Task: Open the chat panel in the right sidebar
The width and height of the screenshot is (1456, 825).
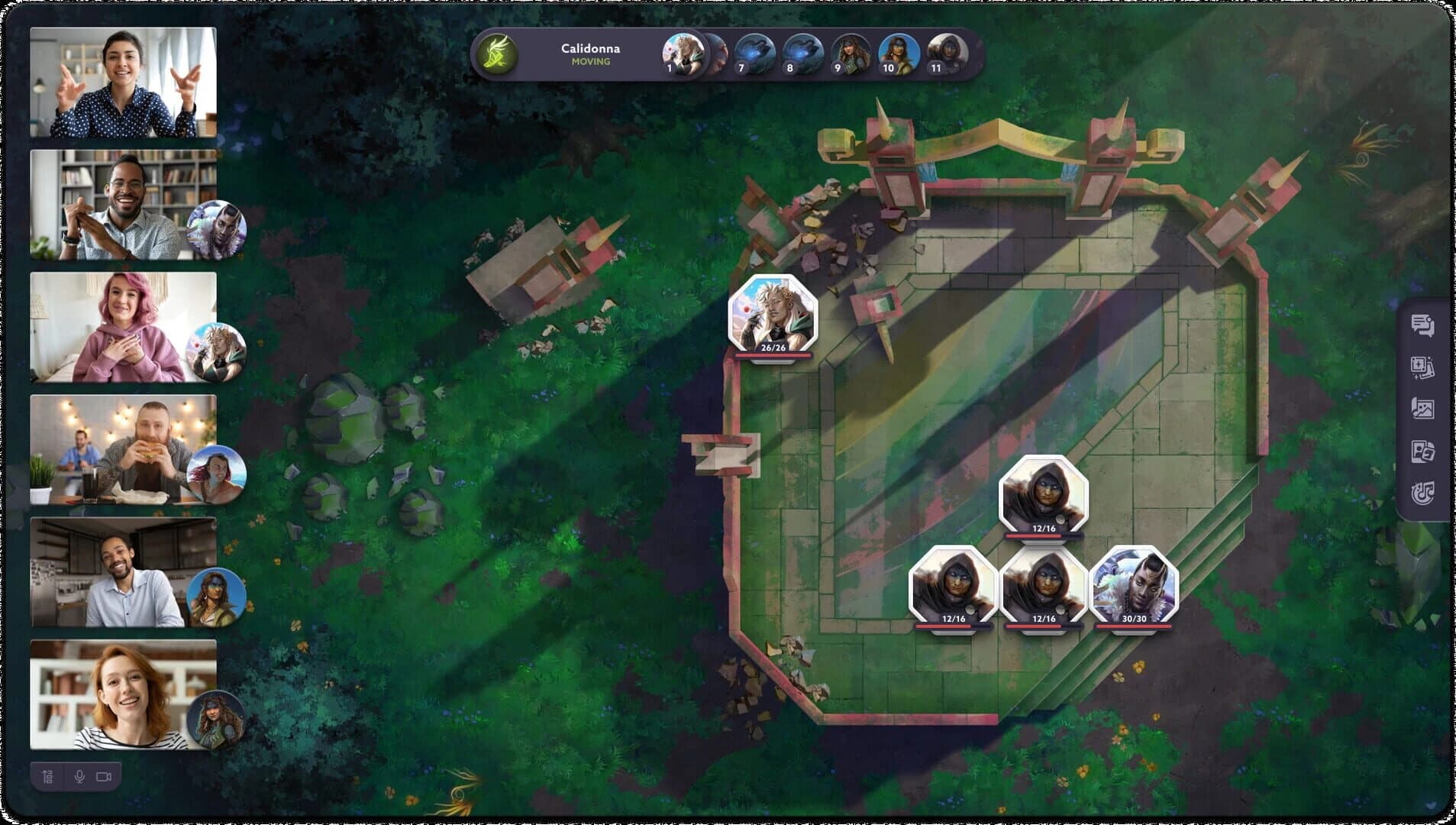Action: (1424, 326)
